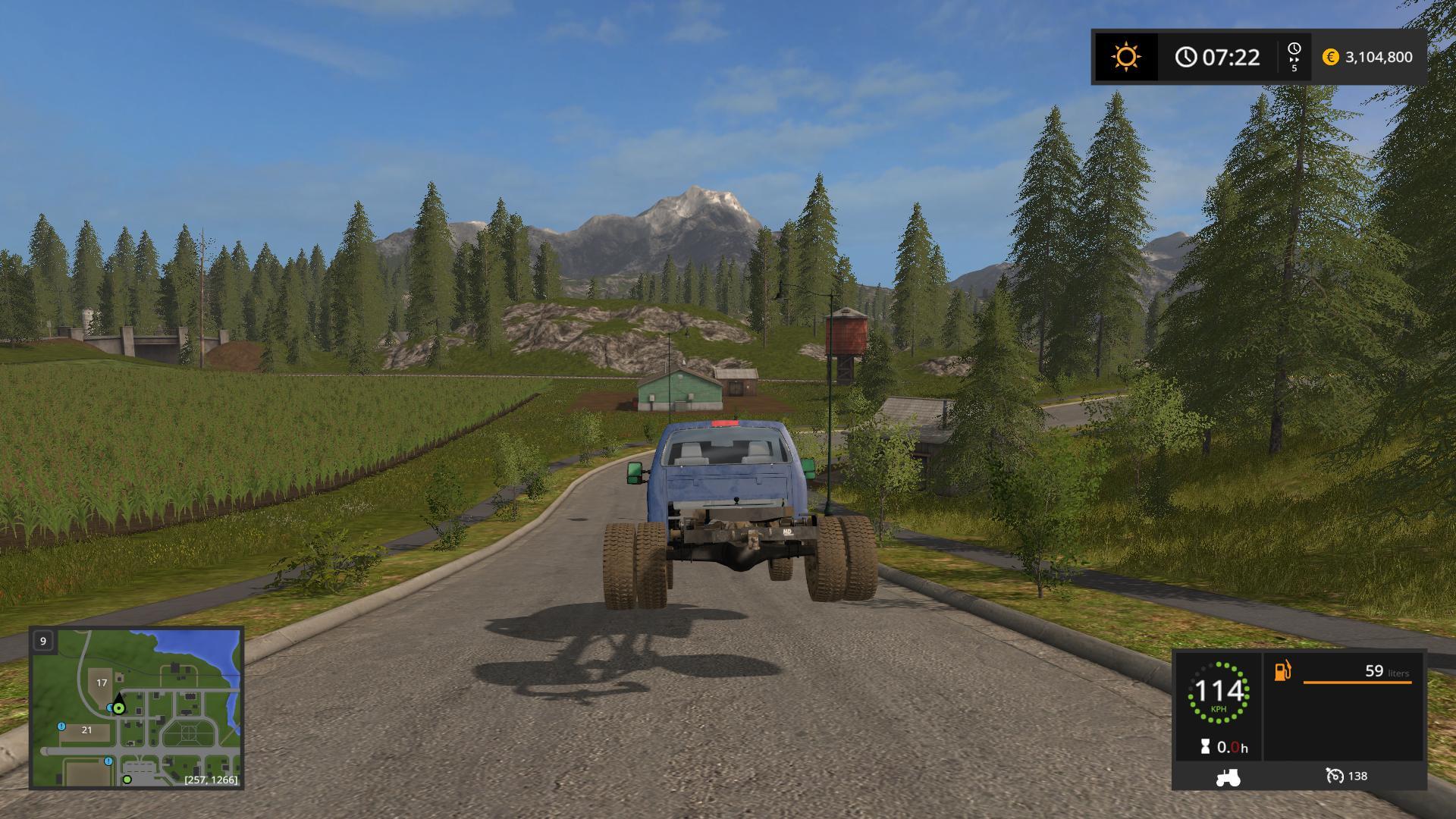Select field 17 marker on the minimap
This screenshot has height=819, width=1456.
[102, 683]
